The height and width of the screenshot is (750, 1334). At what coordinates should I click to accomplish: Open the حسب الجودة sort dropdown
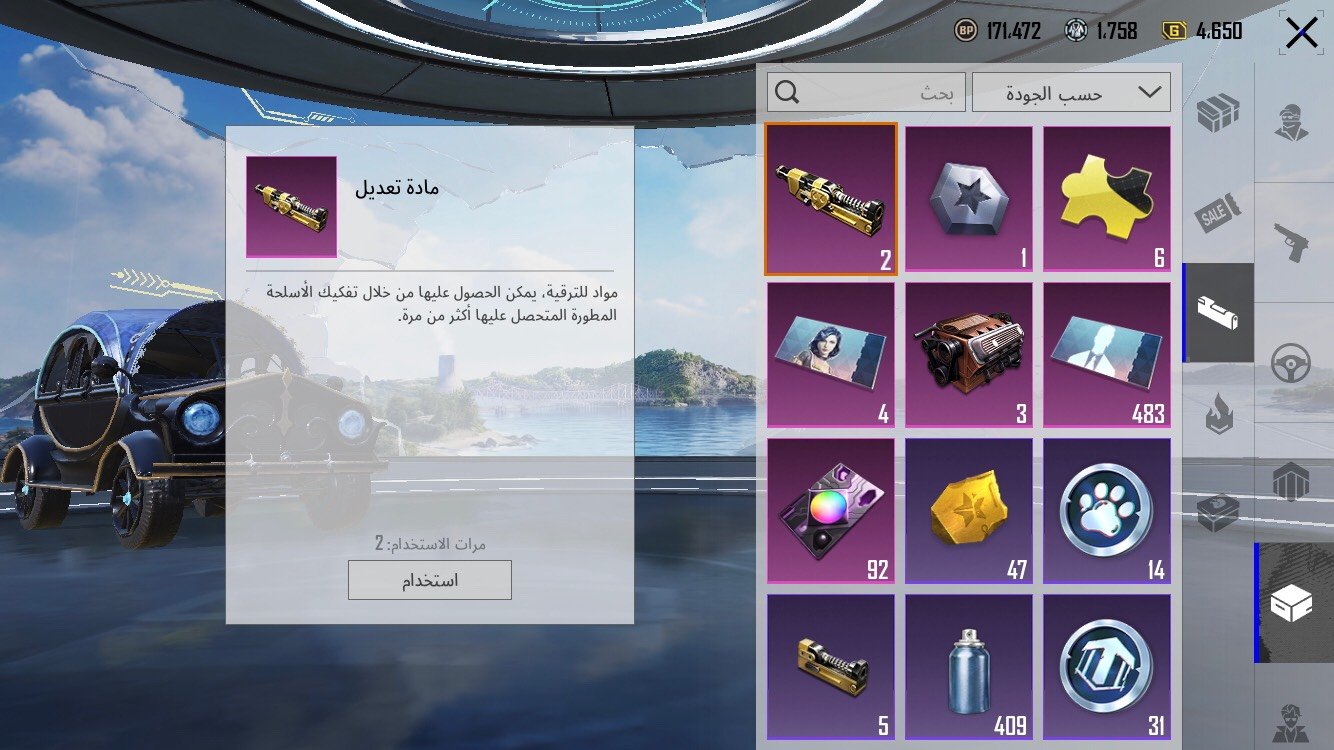pyautogui.click(x=1070, y=91)
